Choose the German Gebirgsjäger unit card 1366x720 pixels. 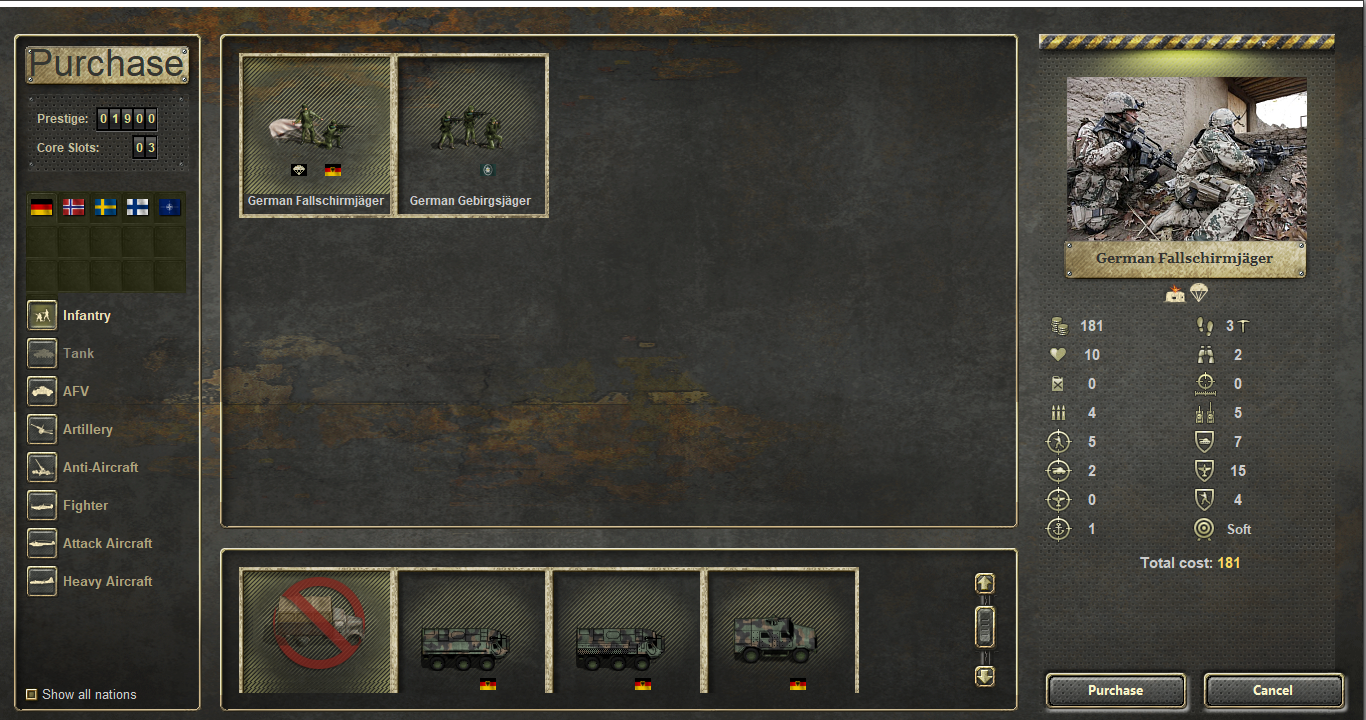click(472, 134)
